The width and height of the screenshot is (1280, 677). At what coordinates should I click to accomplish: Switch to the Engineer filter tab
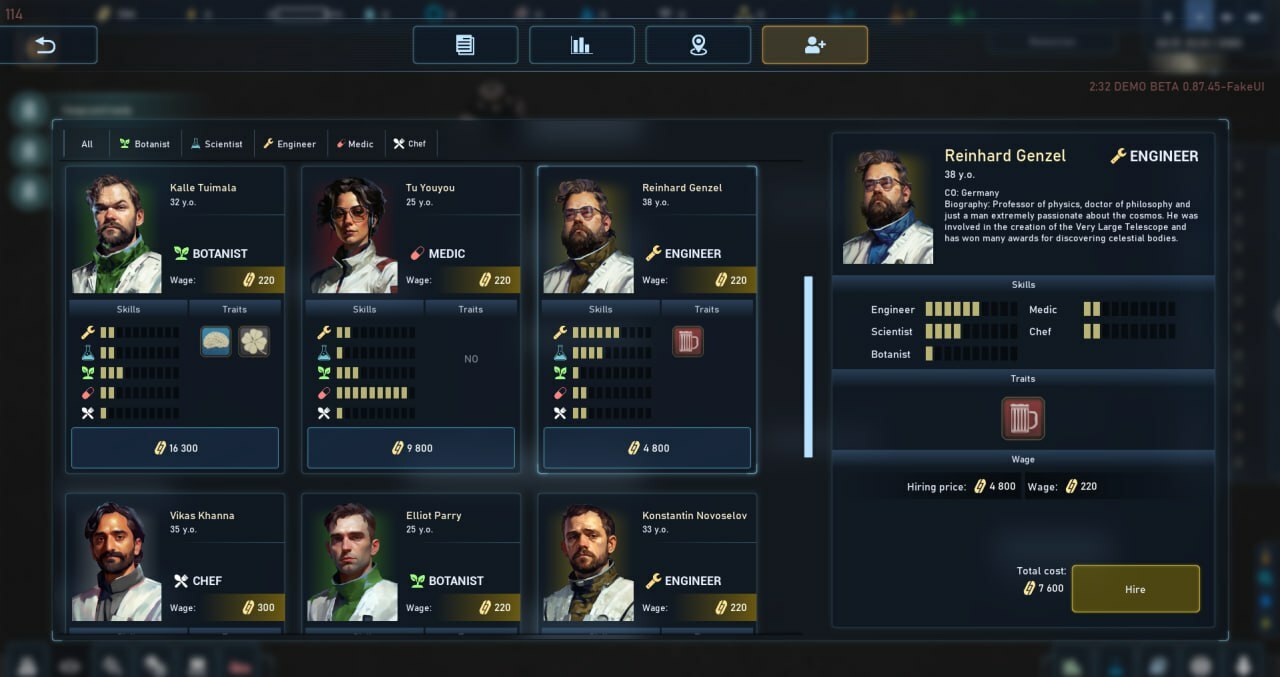(290, 144)
